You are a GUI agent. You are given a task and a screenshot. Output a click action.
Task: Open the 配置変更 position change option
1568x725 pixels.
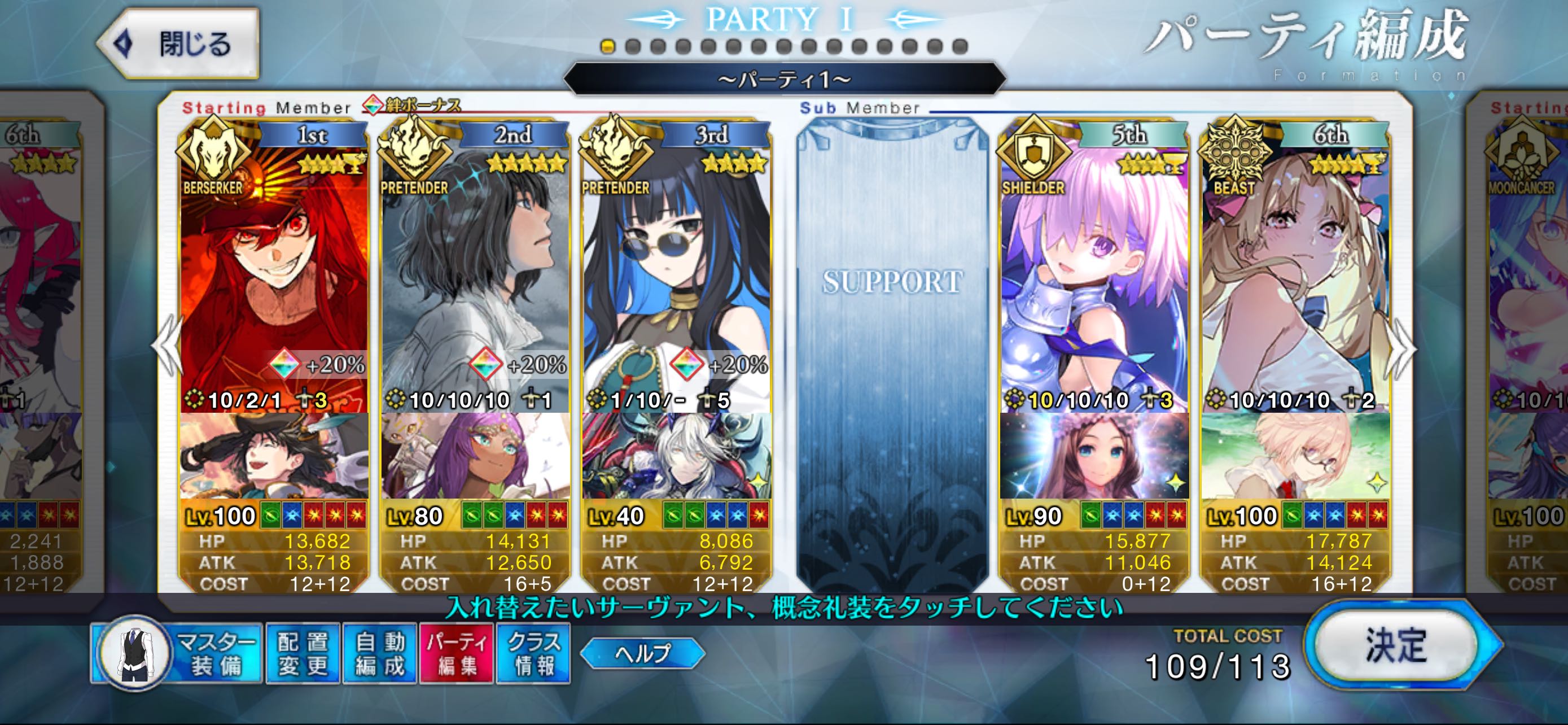coord(303,654)
